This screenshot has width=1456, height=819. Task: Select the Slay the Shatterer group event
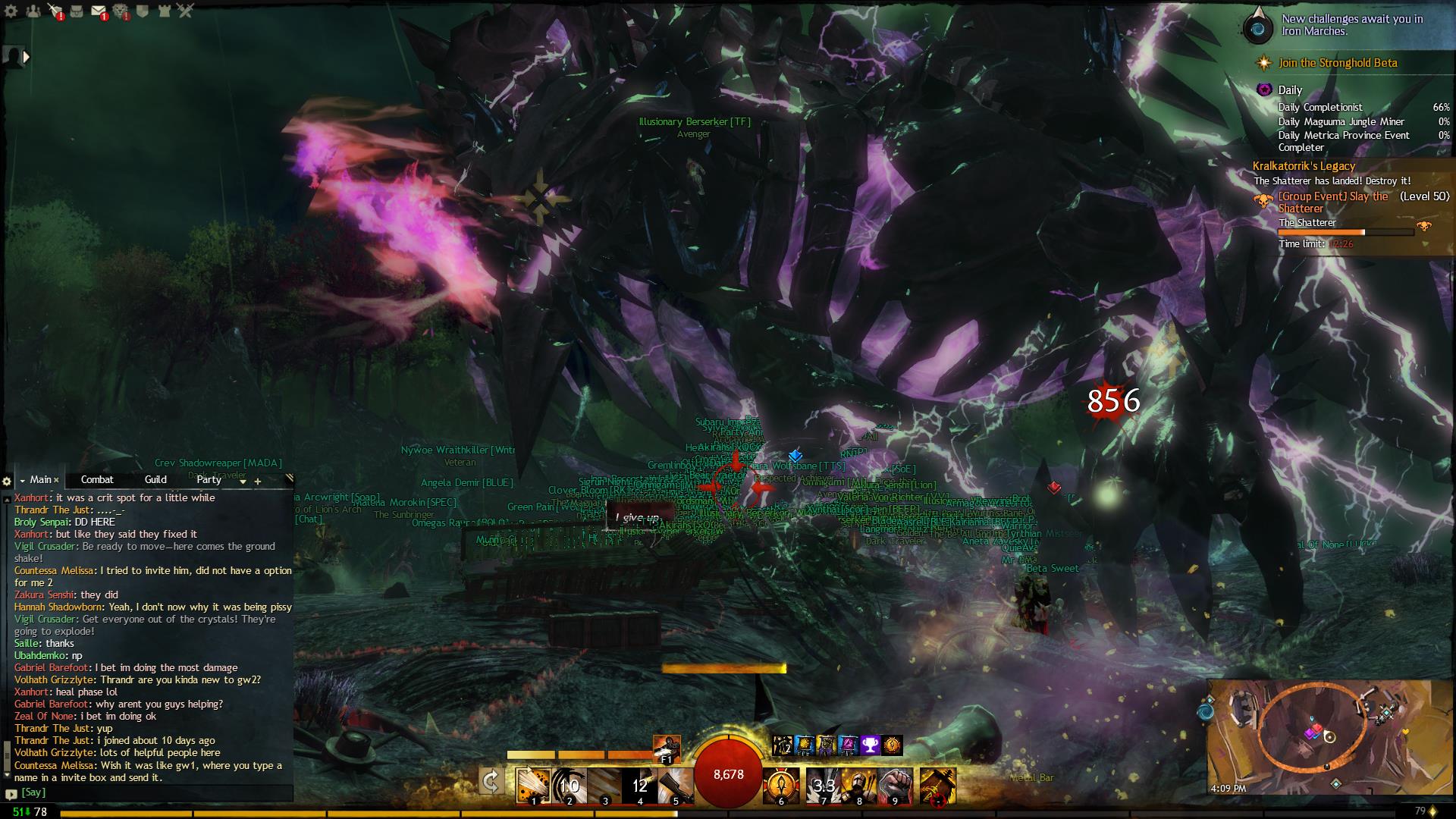point(1333,202)
